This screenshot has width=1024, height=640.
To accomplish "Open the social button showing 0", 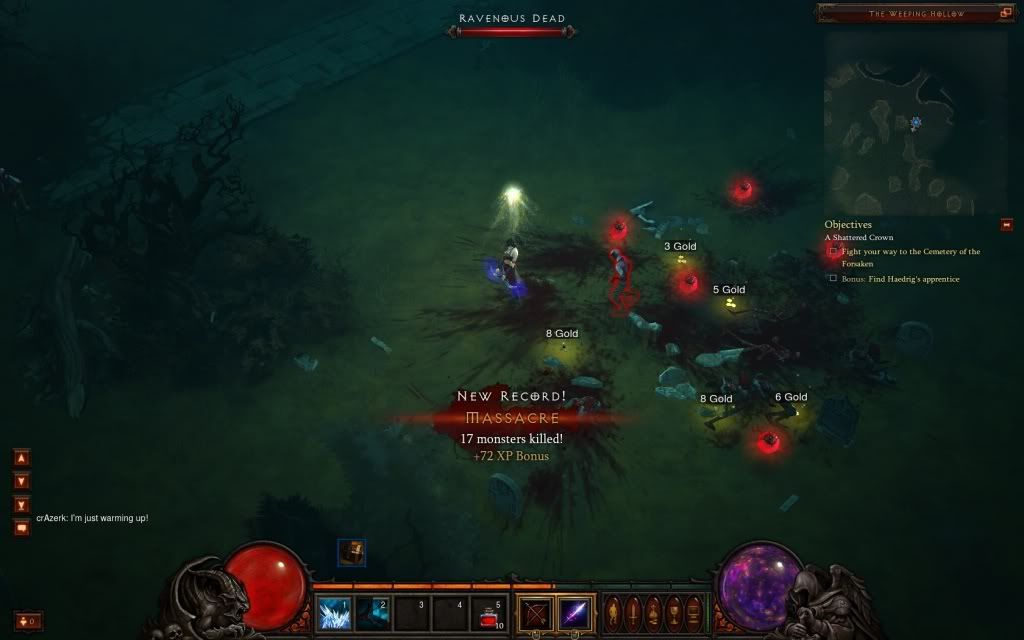I will (28, 621).
